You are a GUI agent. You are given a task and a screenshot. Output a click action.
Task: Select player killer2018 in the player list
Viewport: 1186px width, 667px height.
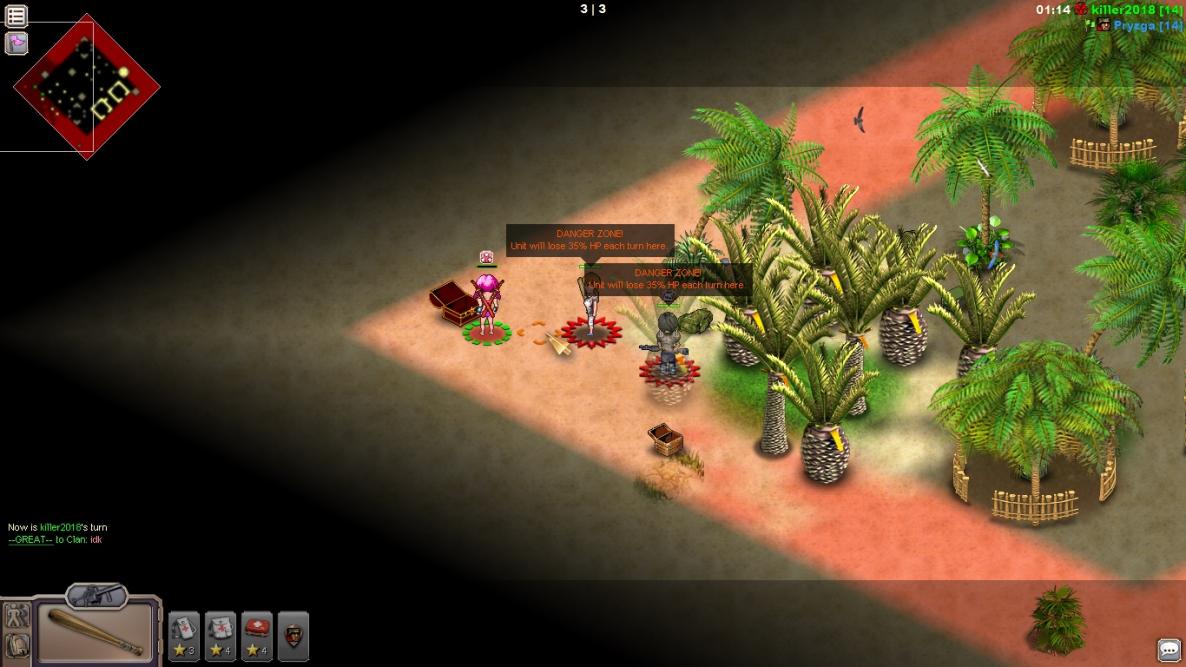pos(1136,10)
